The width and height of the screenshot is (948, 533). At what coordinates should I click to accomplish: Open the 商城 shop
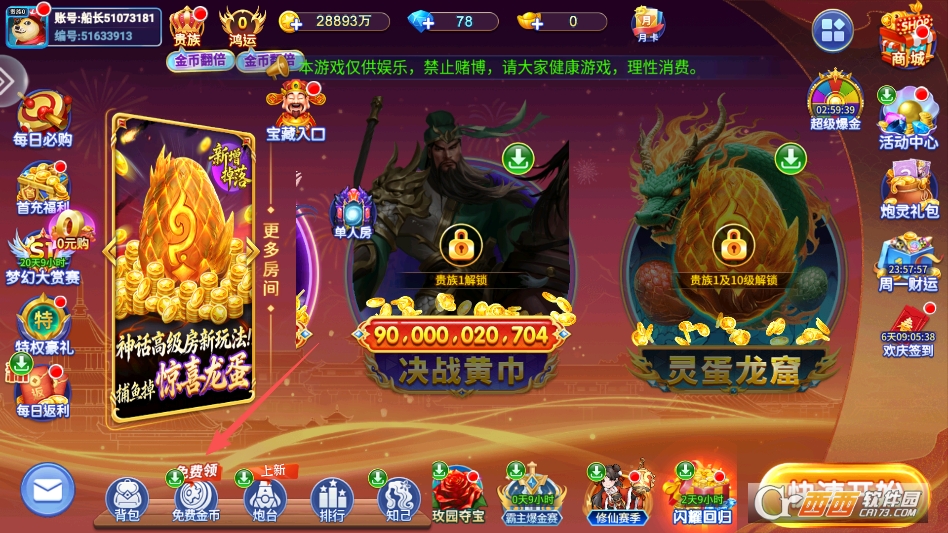click(906, 38)
